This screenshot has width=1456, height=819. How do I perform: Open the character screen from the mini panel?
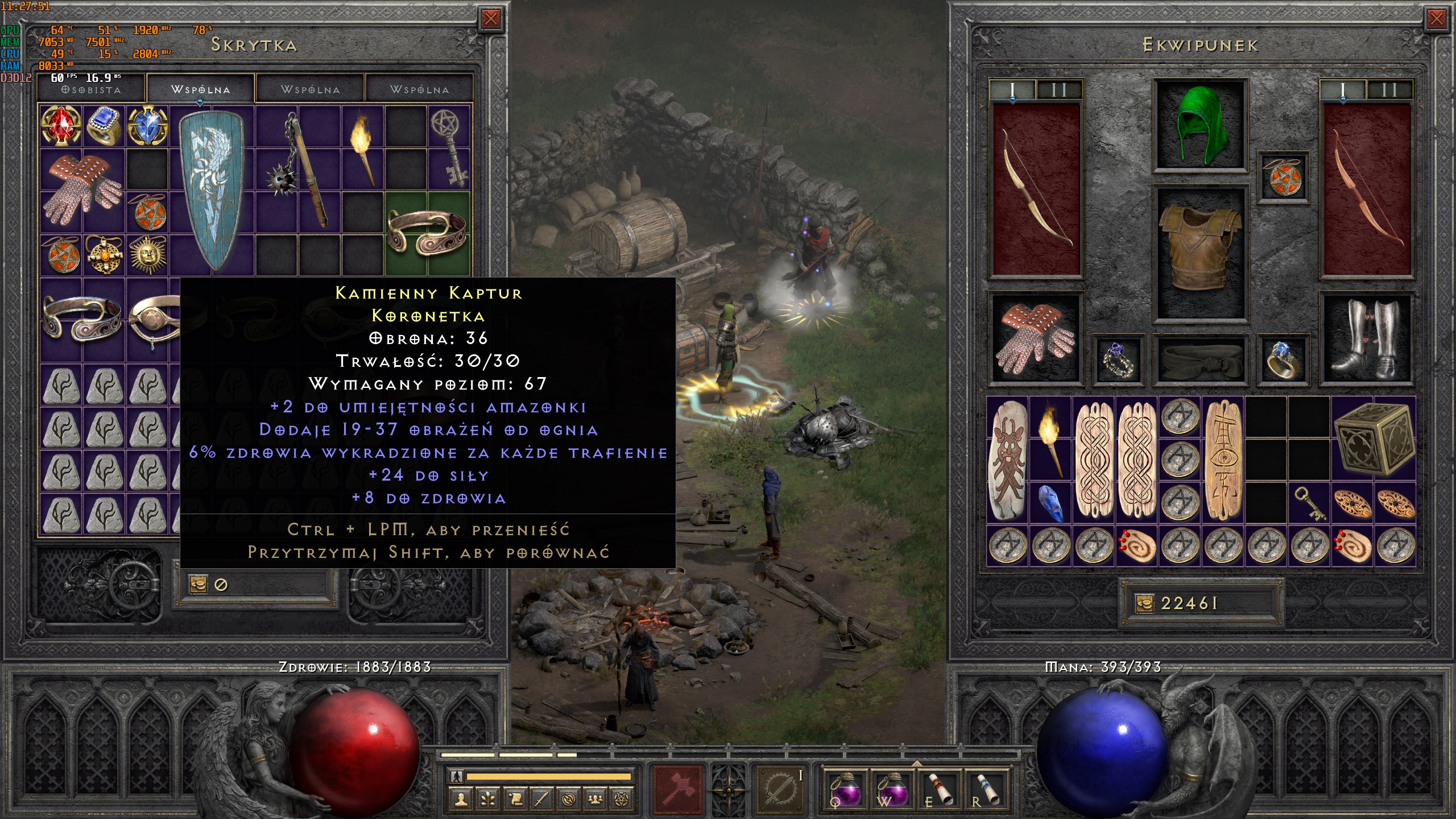coord(461,800)
